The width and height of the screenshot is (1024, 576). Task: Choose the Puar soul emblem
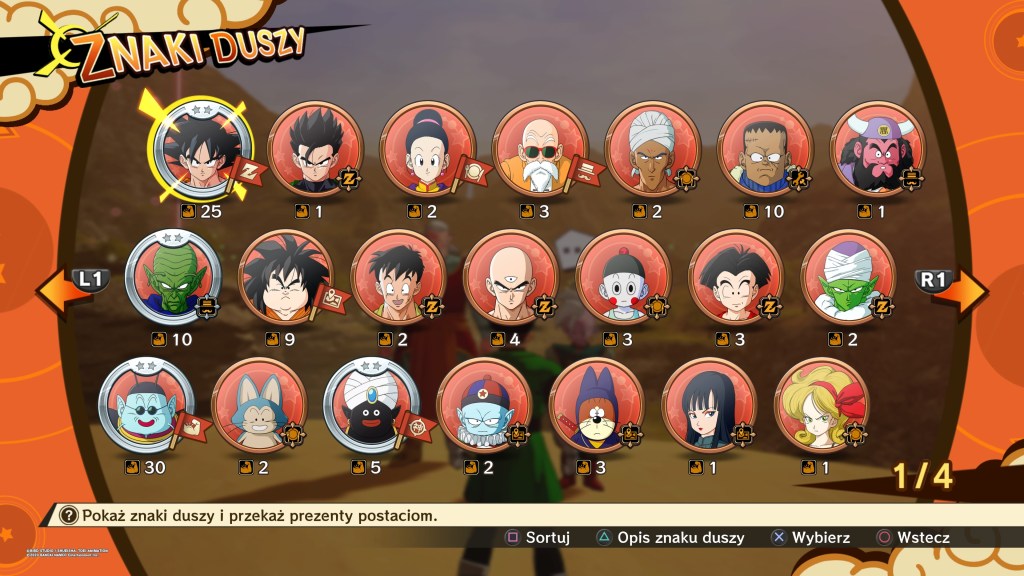pos(259,405)
